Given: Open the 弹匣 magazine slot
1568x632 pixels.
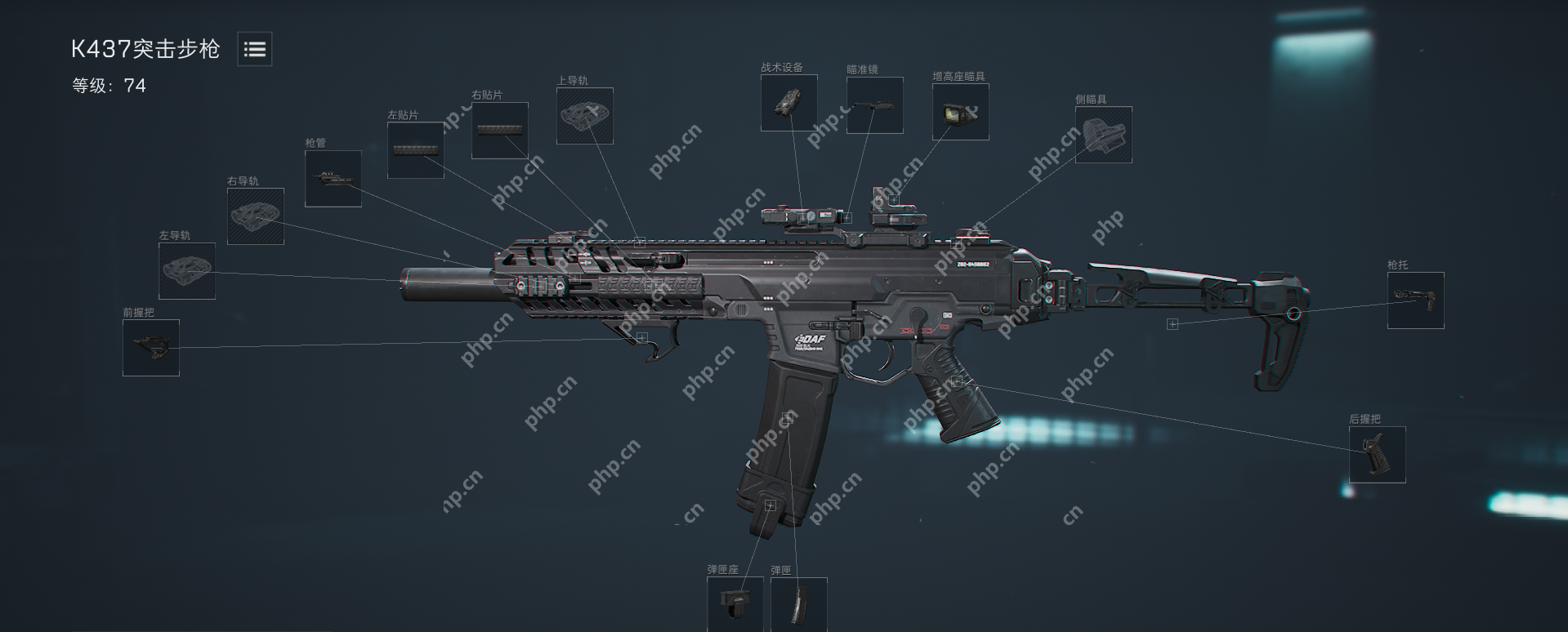Looking at the screenshot, I should (x=799, y=604).
